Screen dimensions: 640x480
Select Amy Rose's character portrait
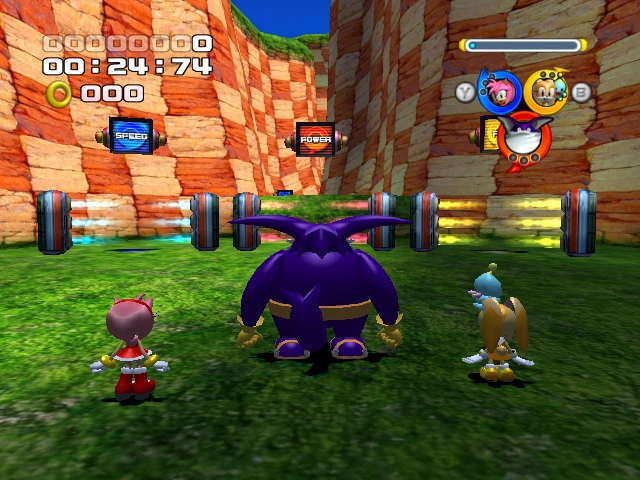coord(498,90)
